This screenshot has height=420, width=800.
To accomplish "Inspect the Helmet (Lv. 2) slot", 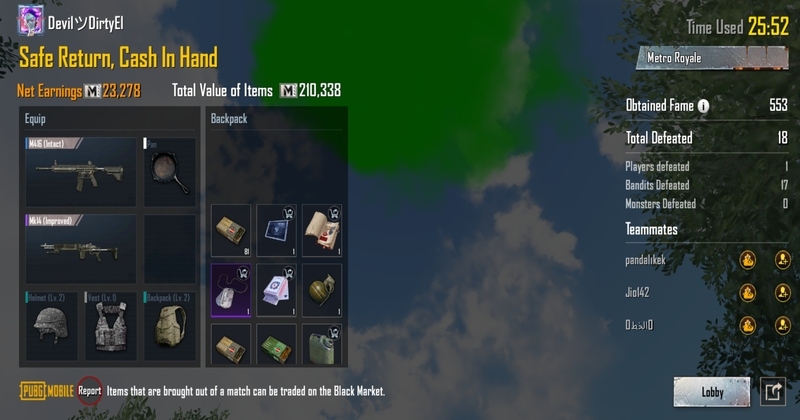I will click(x=50, y=325).
